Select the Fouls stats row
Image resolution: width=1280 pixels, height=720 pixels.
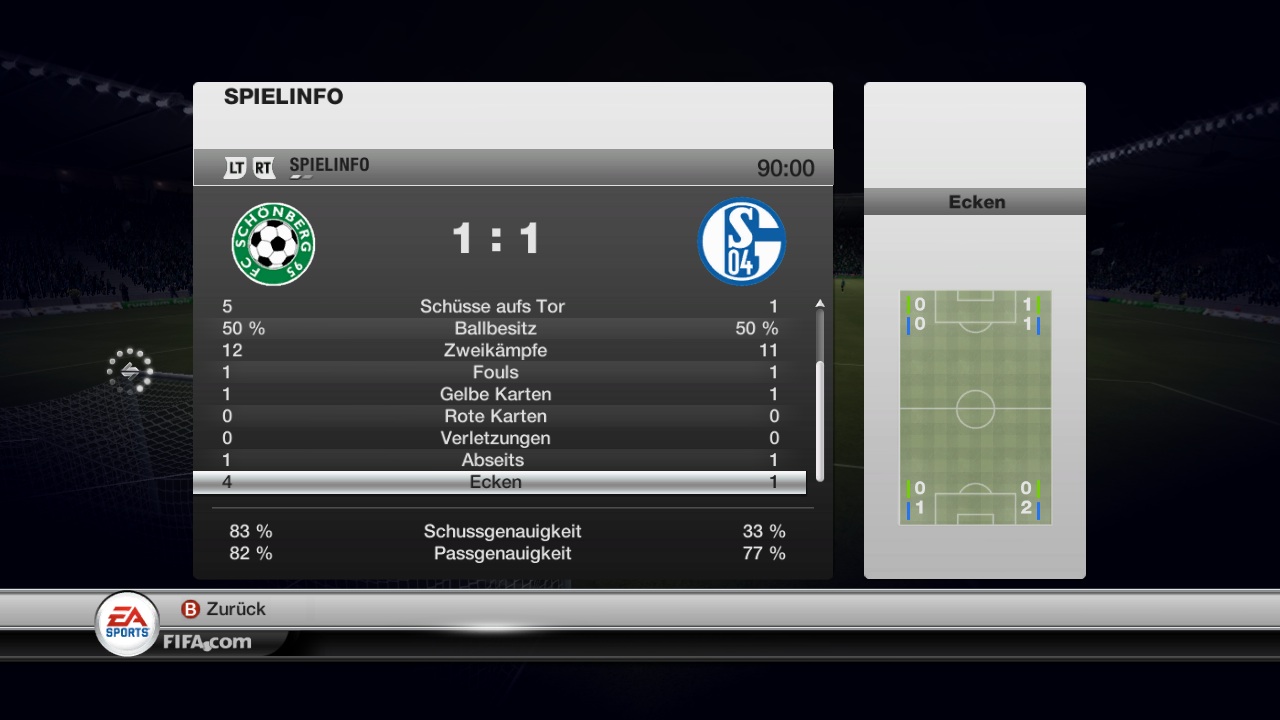(498, 372)
